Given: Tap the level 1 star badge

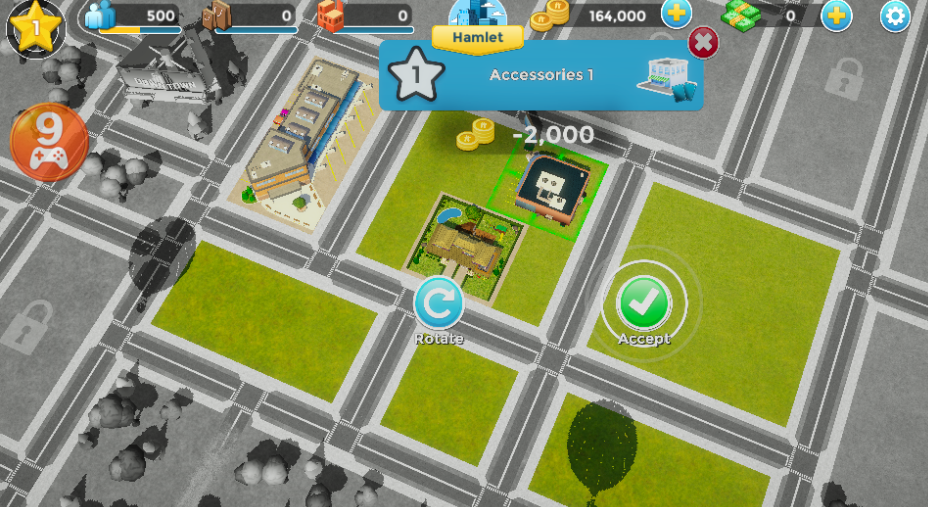Looking at the screenshot, I should (35, 27).
